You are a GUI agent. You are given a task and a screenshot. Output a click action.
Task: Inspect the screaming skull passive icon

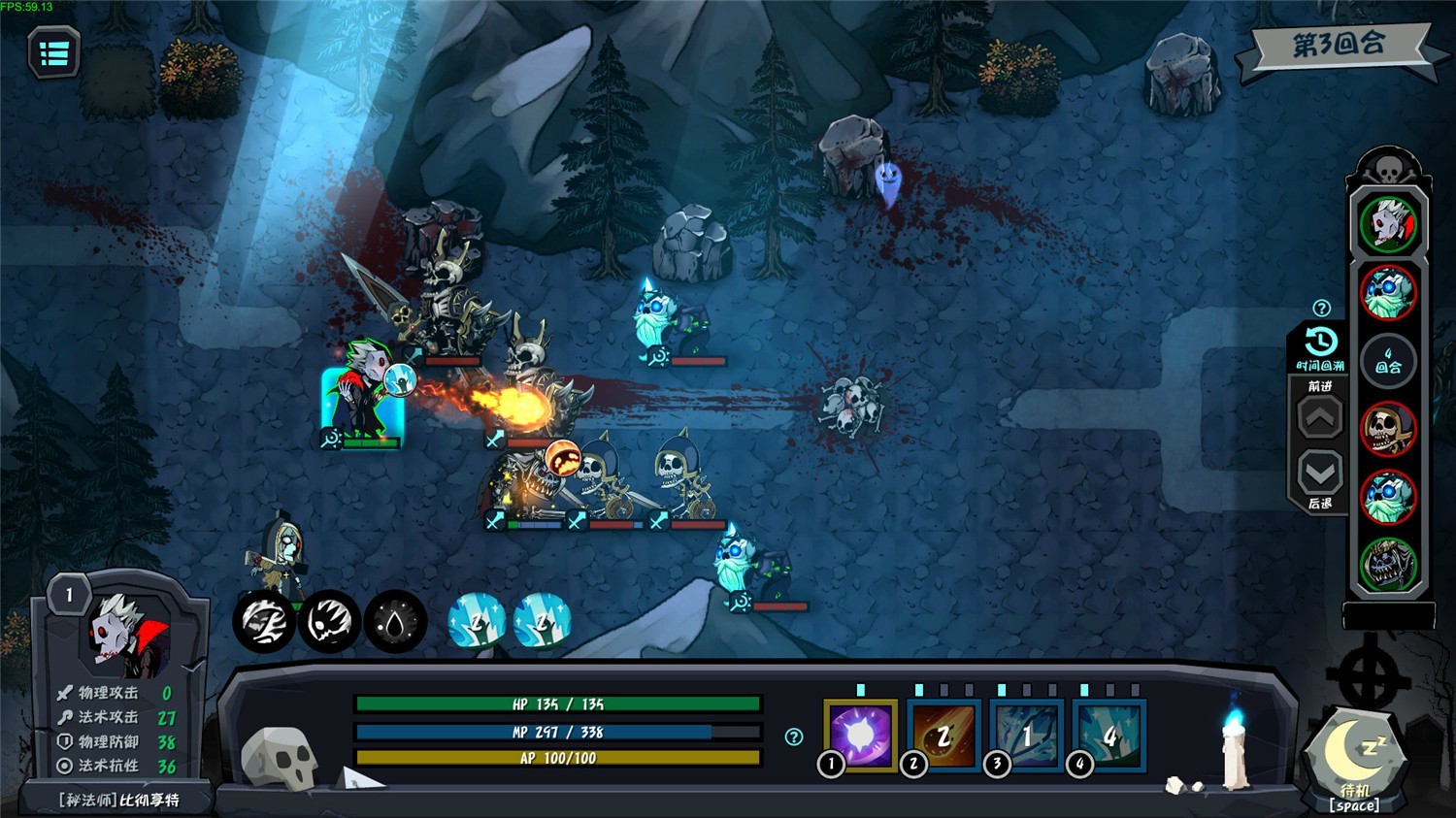pos(330,621)
